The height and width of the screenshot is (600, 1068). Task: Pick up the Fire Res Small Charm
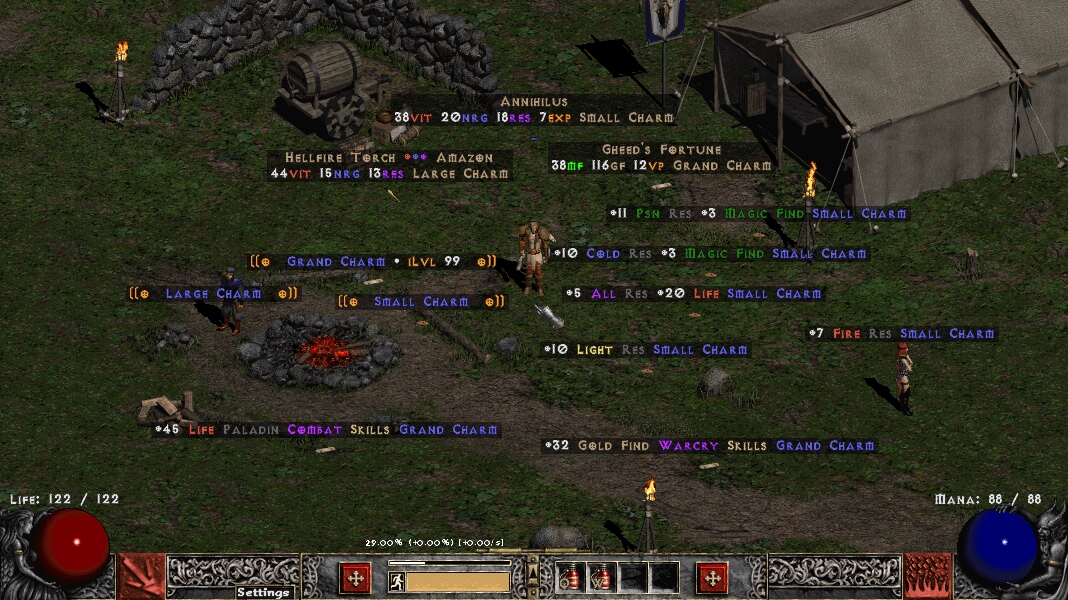point(902,334)
